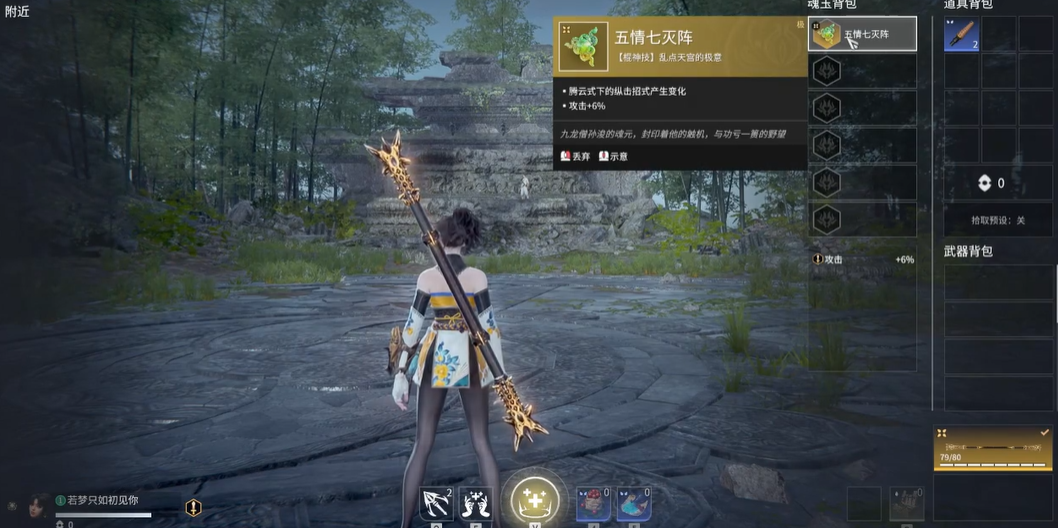Open the 附近 nearby items panel

(x=17, y=11)
